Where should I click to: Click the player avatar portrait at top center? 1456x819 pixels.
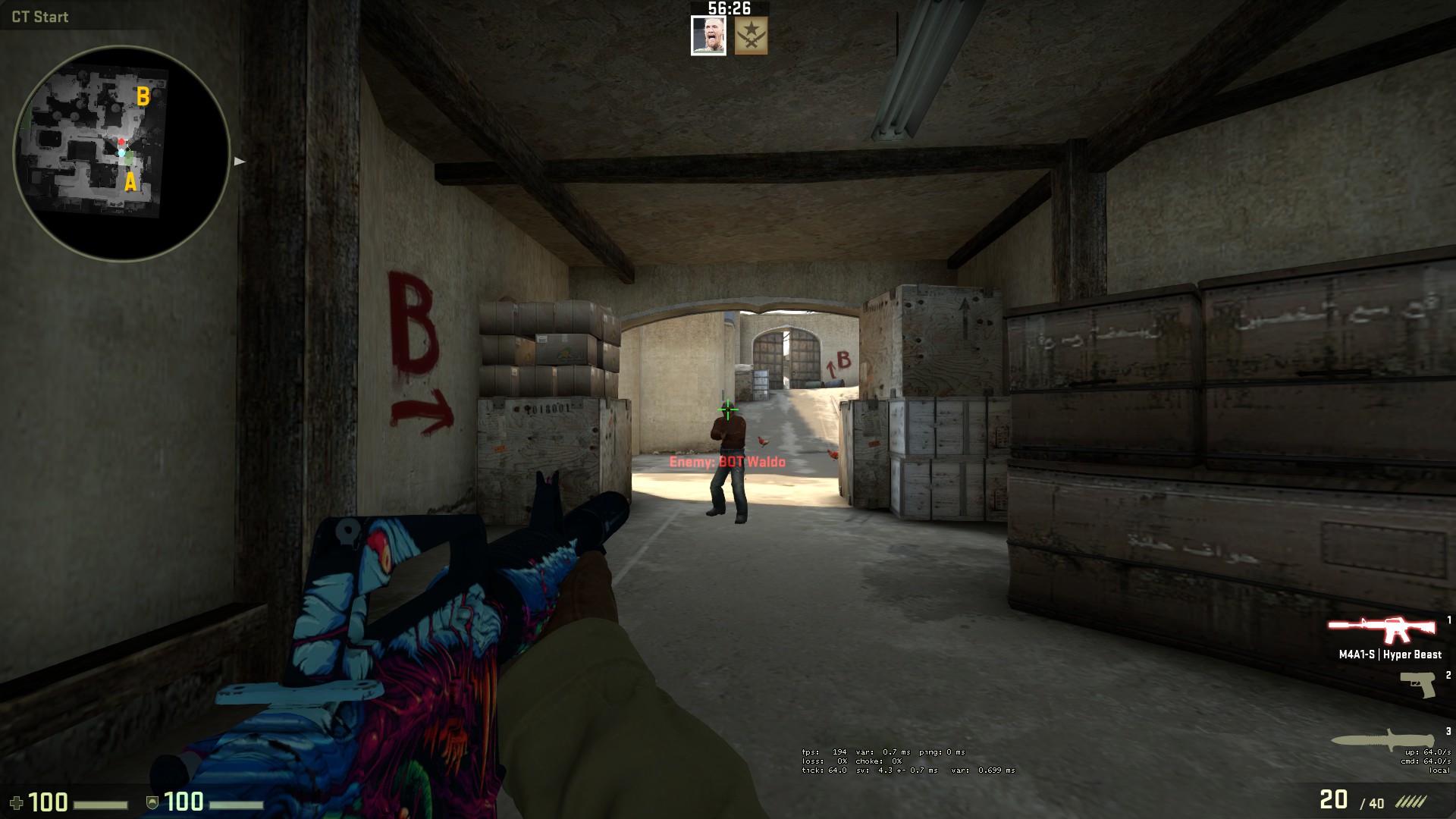coord(708,33)
